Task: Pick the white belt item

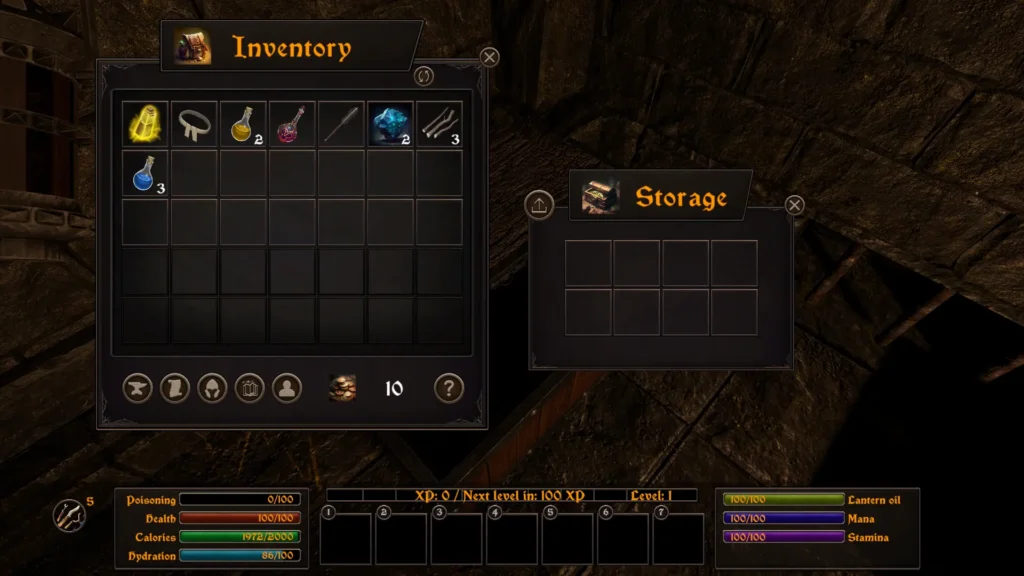Action: coord(194,124)
